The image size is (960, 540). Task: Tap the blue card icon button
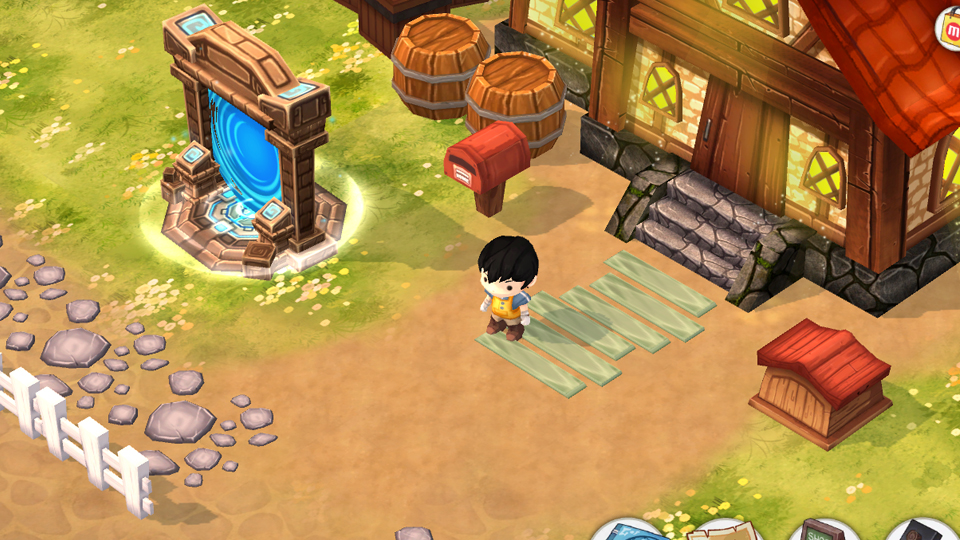tap(628, 531)
